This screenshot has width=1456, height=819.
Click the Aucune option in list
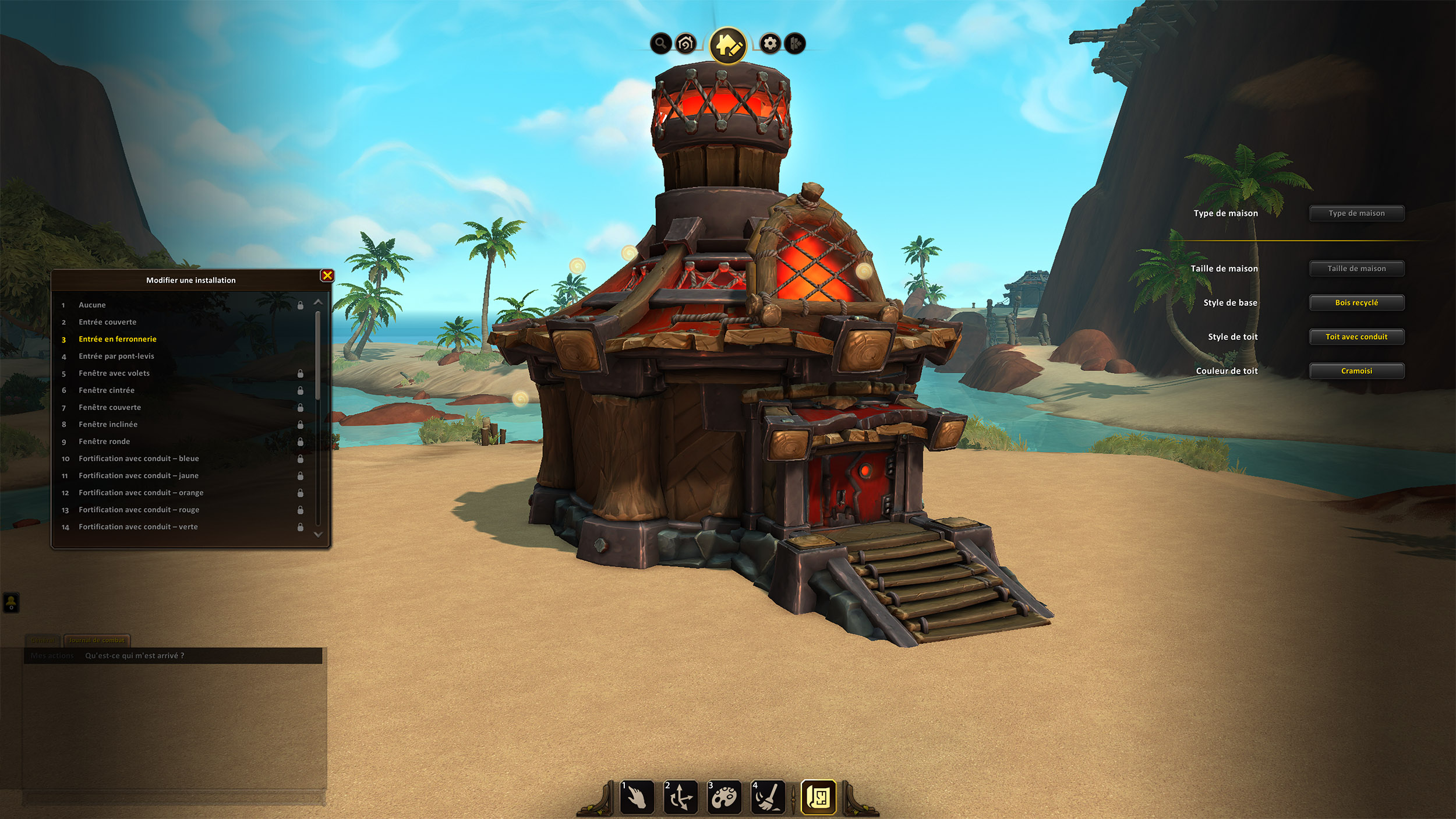coord(92,305)
